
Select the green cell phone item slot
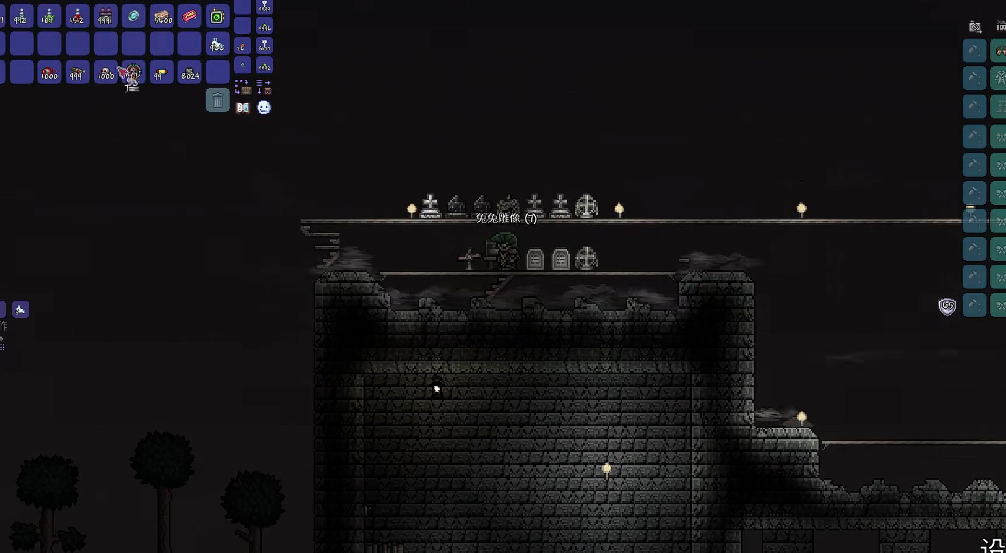coord(218,16)
